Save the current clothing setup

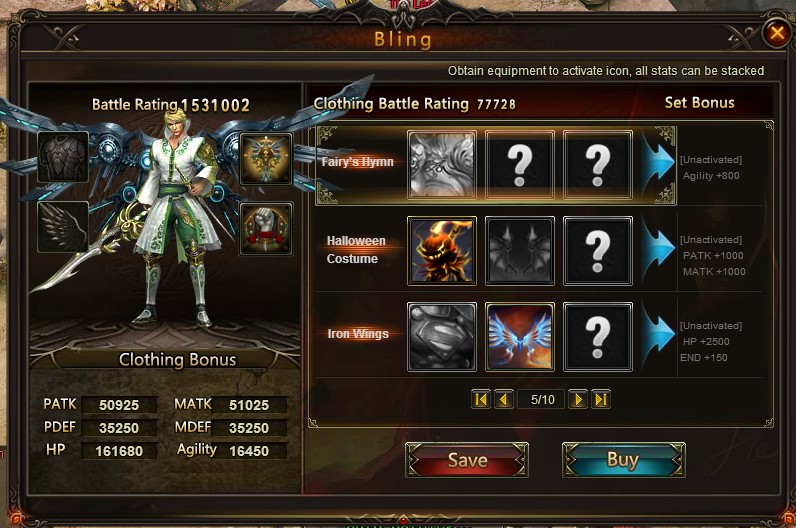click(x=467, y=460)
